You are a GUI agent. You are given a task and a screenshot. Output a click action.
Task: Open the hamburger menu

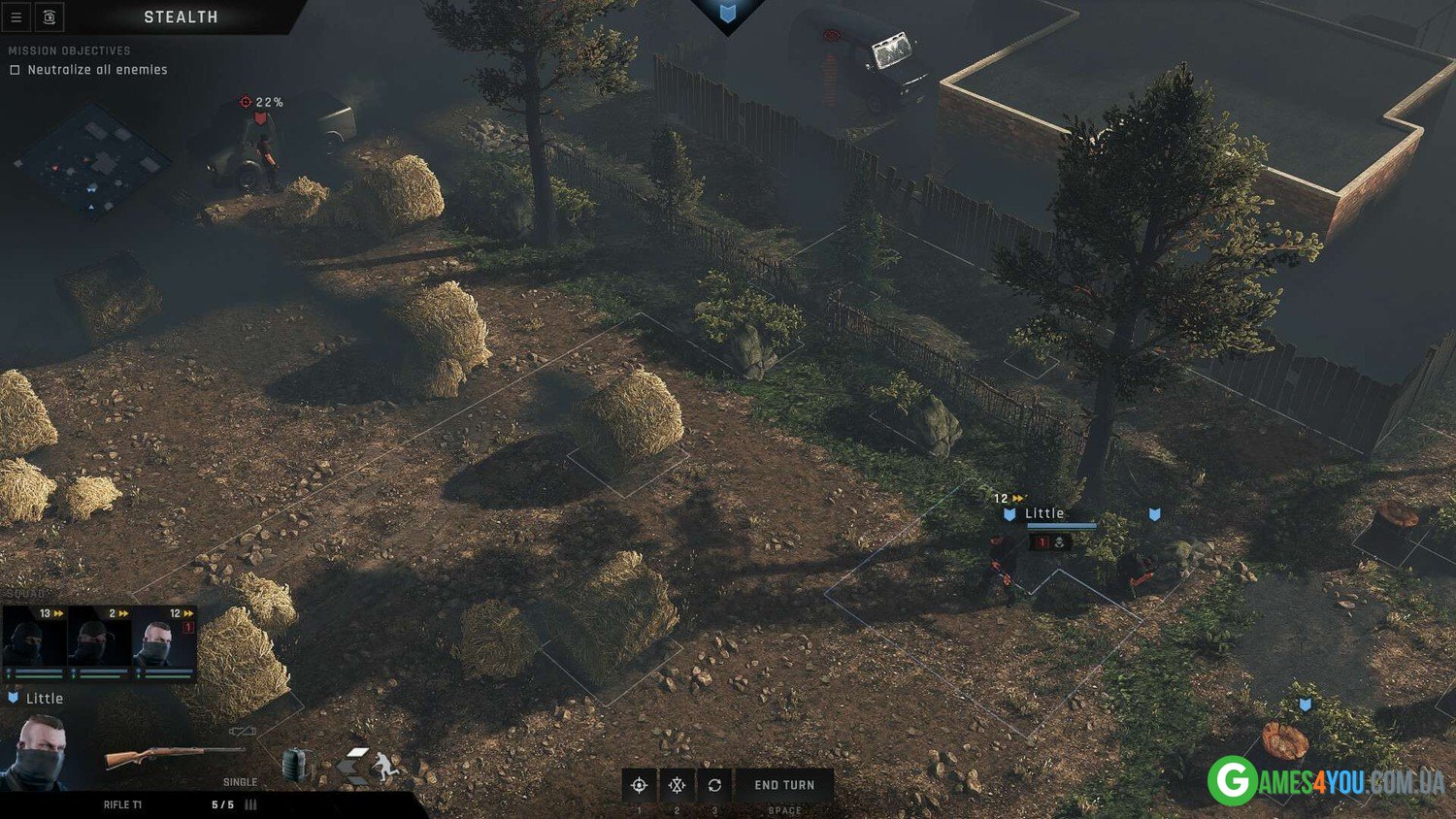pyautogui.click(x=16, y=17)
